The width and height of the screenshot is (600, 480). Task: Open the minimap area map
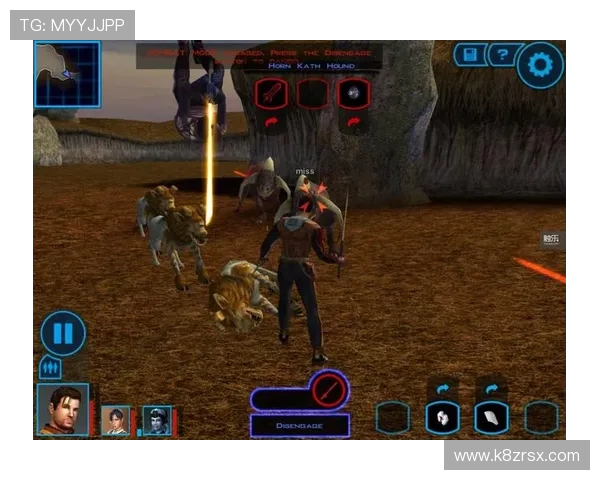tap(67, 74)
